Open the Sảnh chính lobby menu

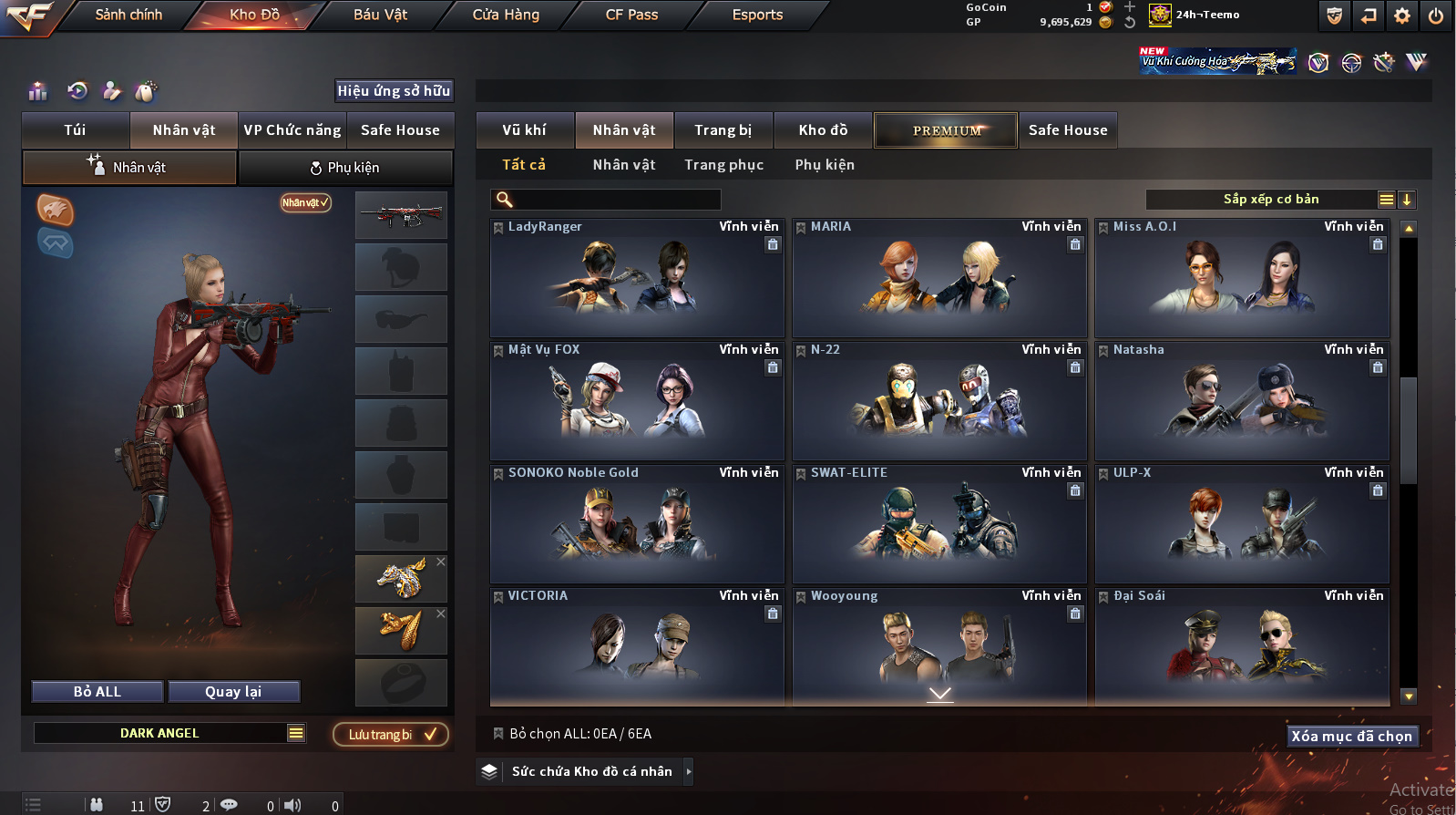click(128, 15)
